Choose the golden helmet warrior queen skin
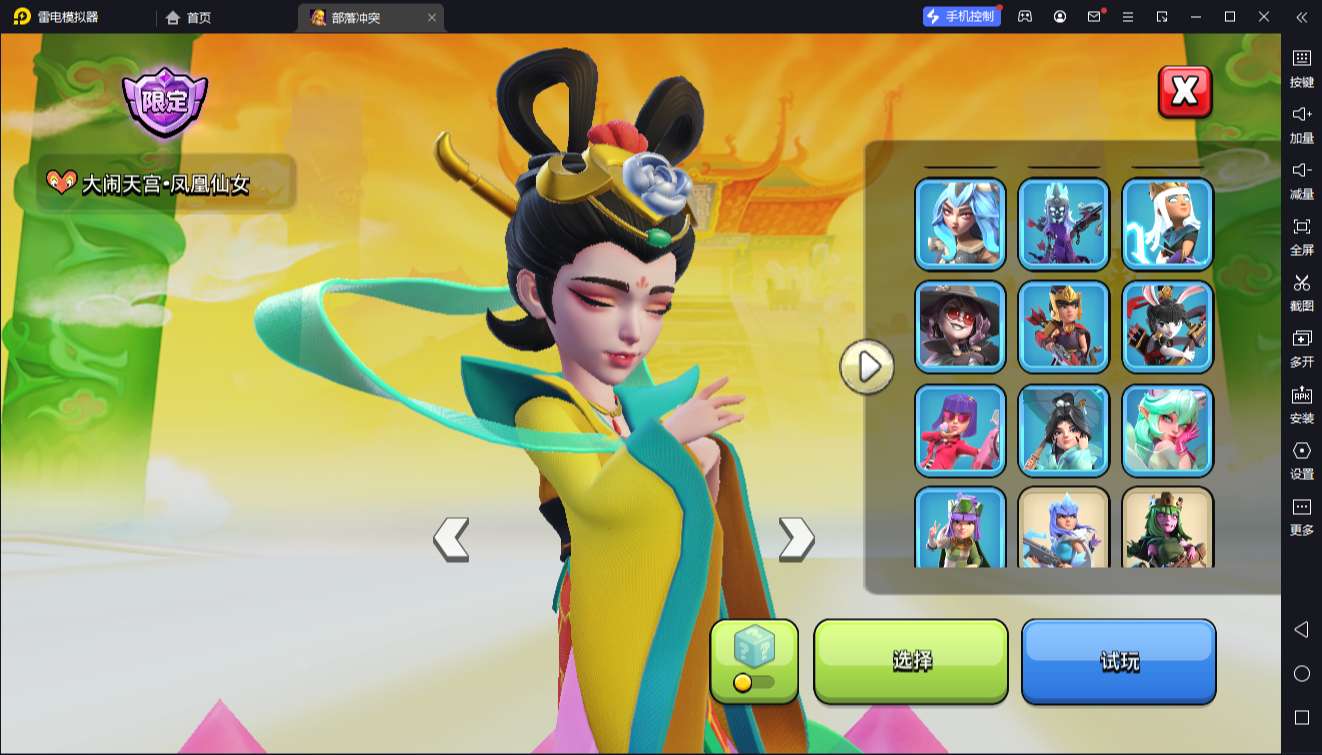This screenshot has height=755, width=1322. [1064, 327]
